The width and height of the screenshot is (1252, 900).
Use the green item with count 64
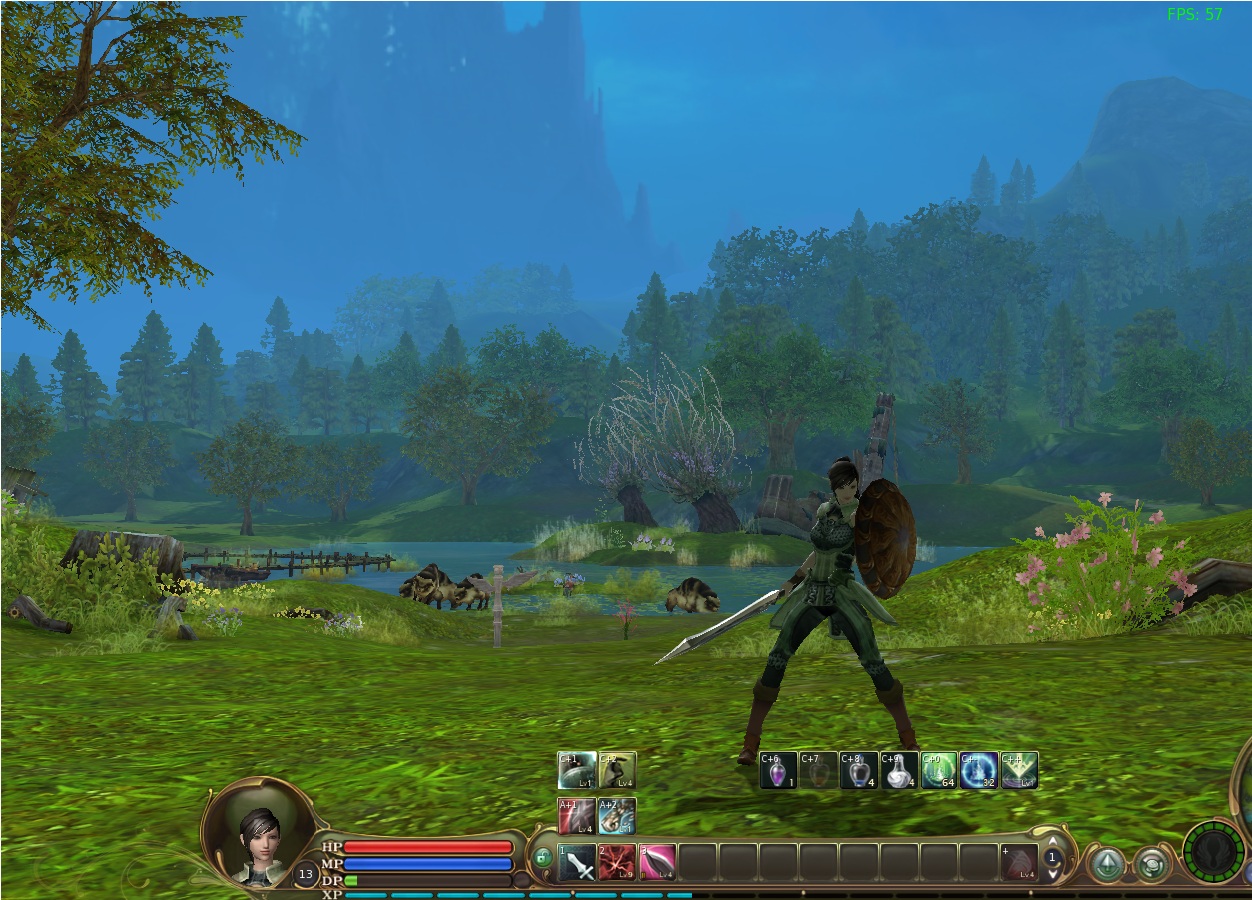click(x=939, y=770)
